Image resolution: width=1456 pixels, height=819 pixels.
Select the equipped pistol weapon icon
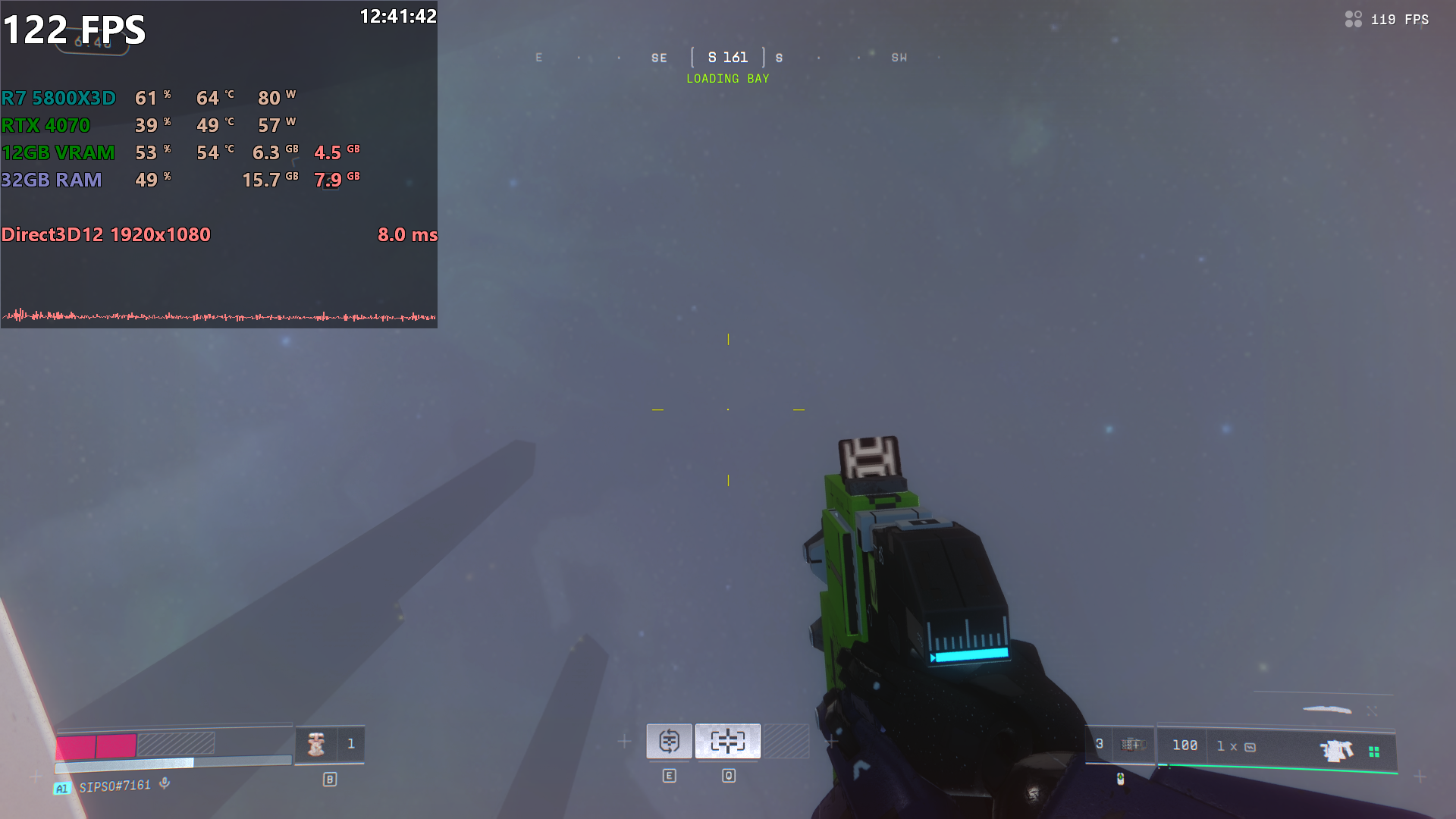point(1336,750)
